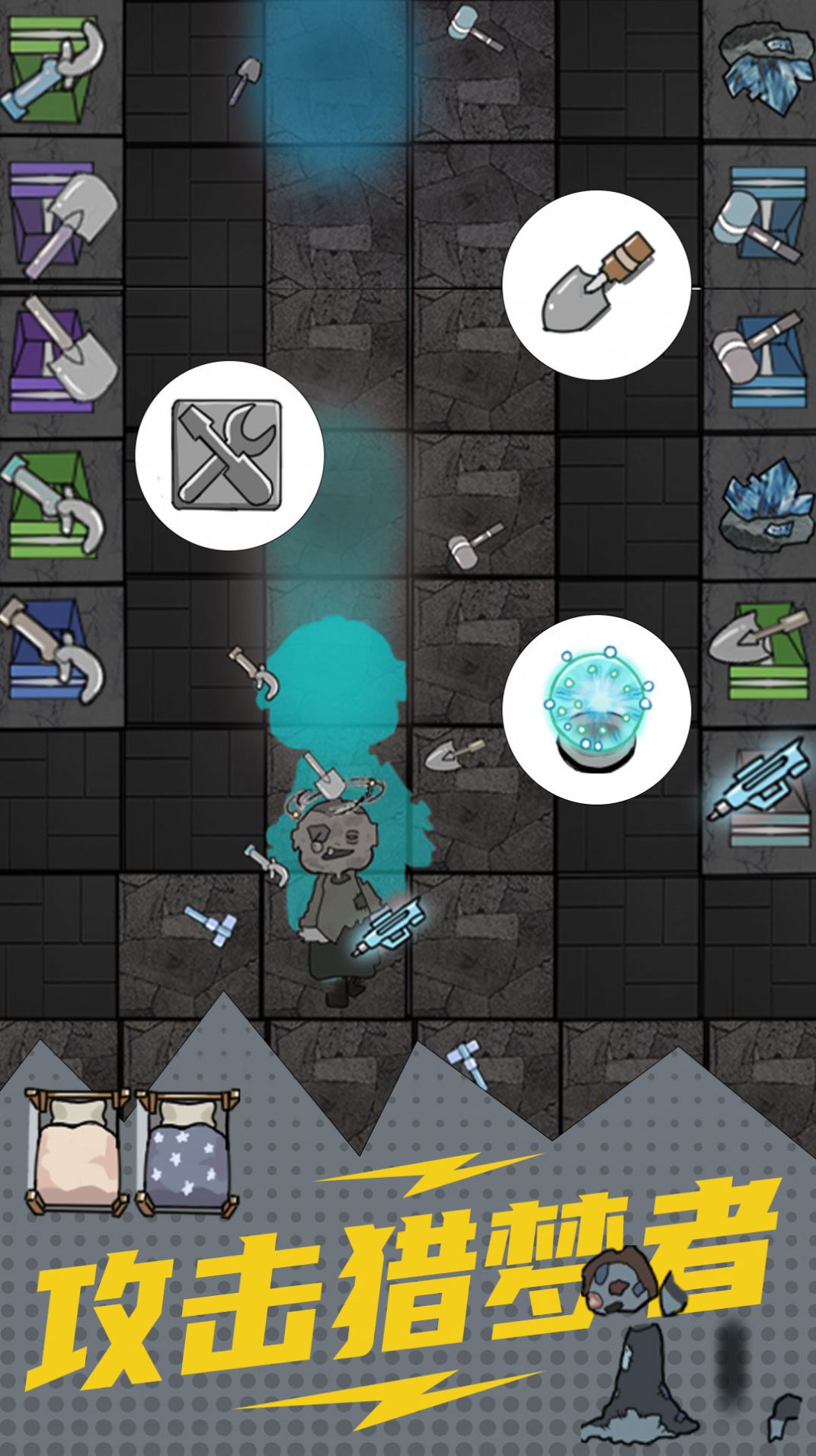The width and height of the screenshot is (816, 1456).
Task: Tap the shovel icon in white circle
Action: (x=596, y=285)
